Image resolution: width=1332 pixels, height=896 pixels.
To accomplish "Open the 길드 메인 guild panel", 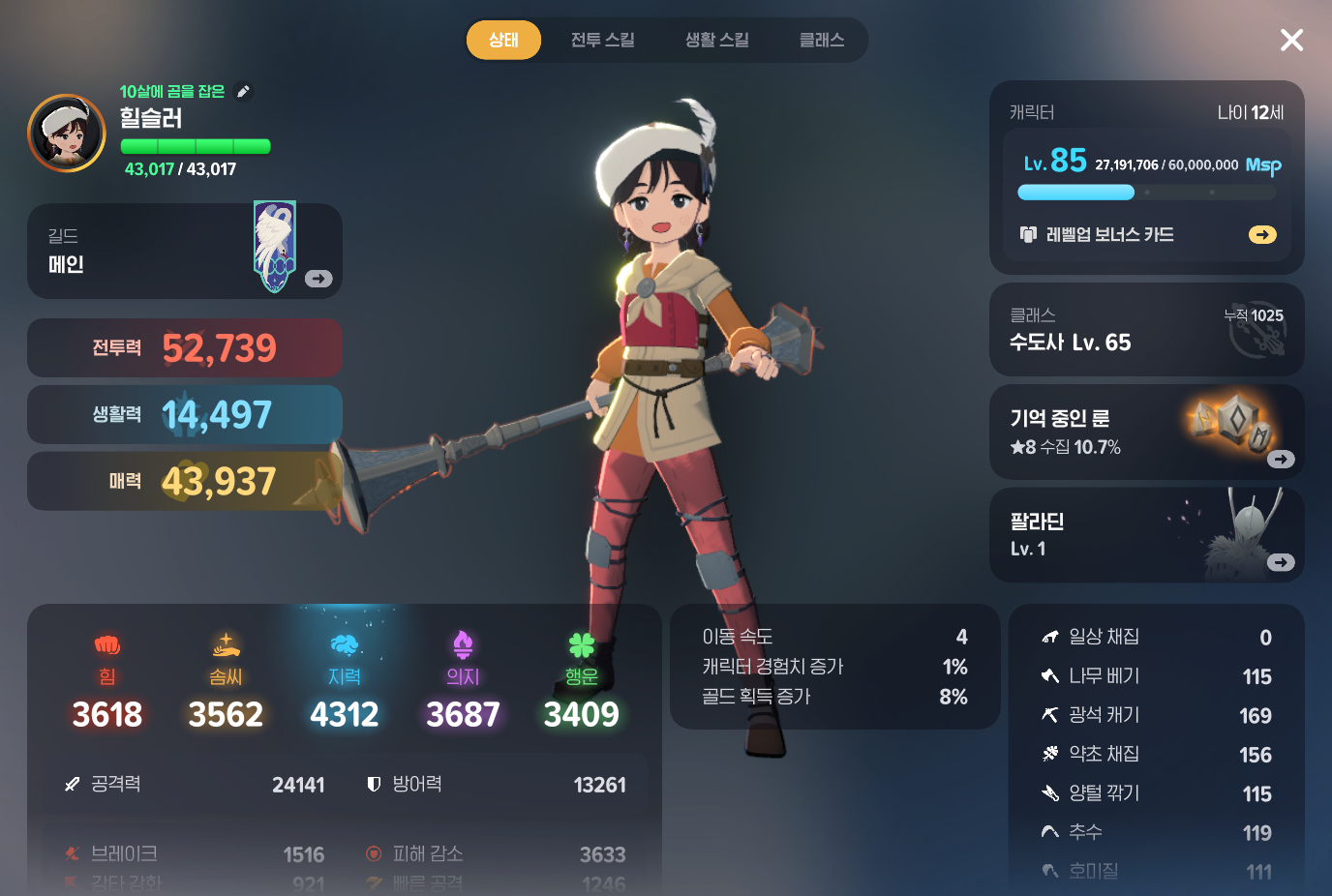I will 184,251.
